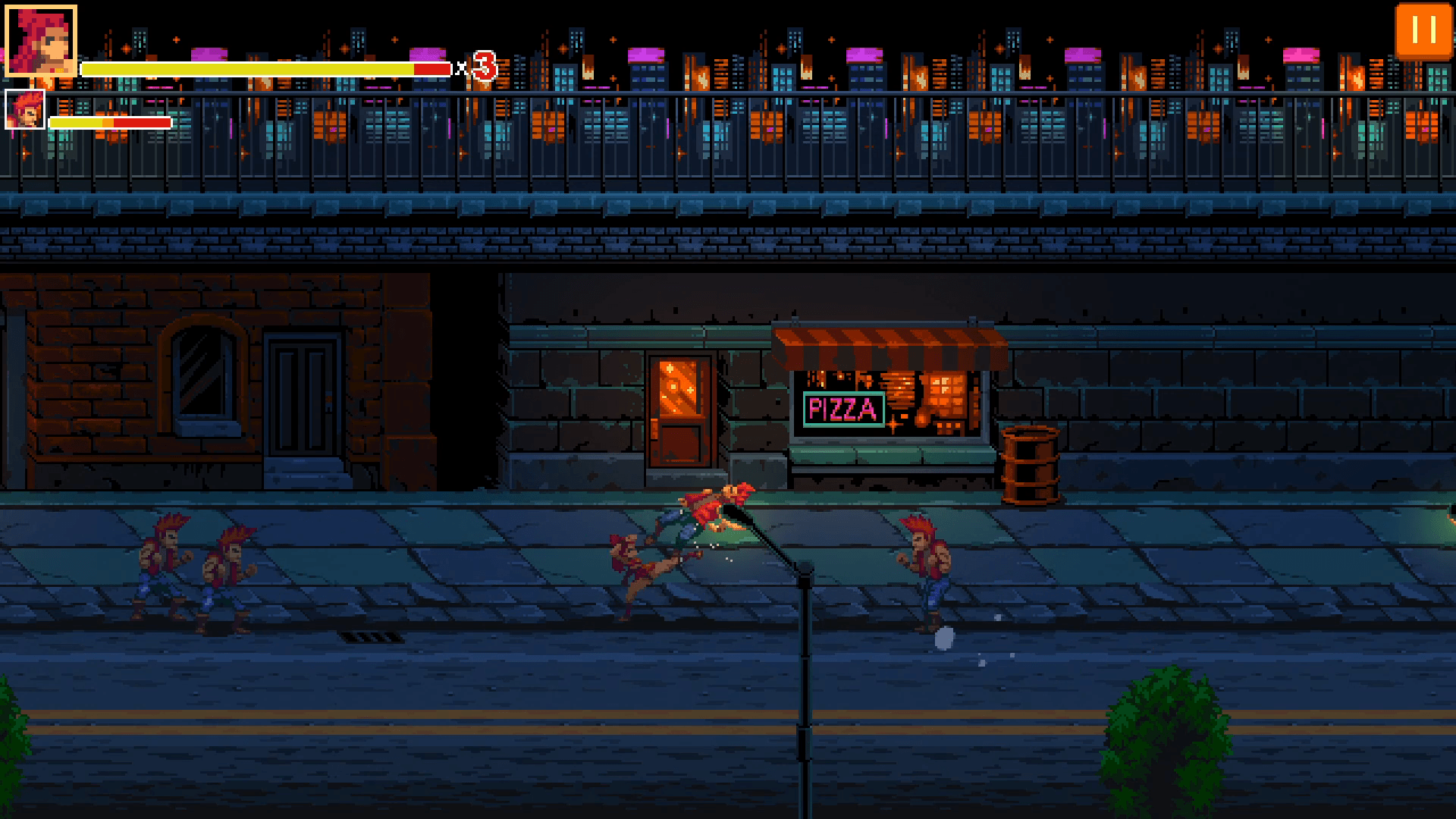Click the glowing orange shop door
Screen dimensions: 1456x819
tap(679, 409)
